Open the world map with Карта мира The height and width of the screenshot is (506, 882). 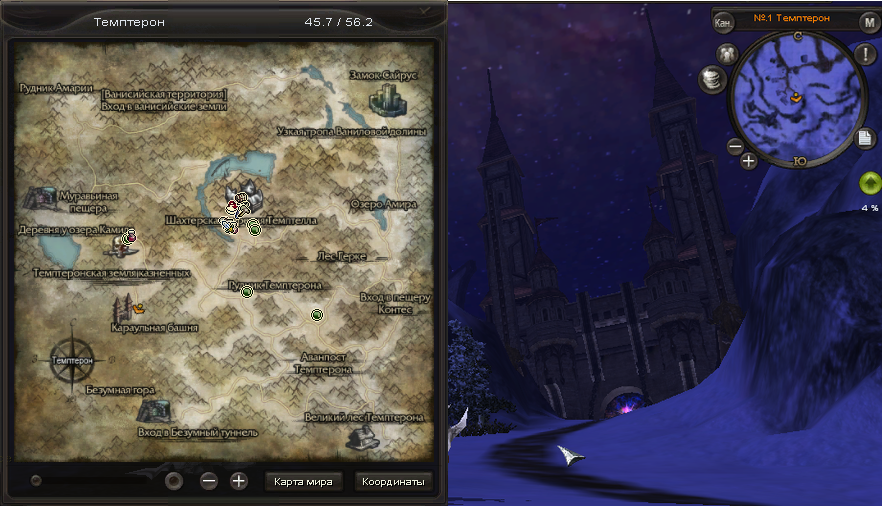(x=304, y=482)
